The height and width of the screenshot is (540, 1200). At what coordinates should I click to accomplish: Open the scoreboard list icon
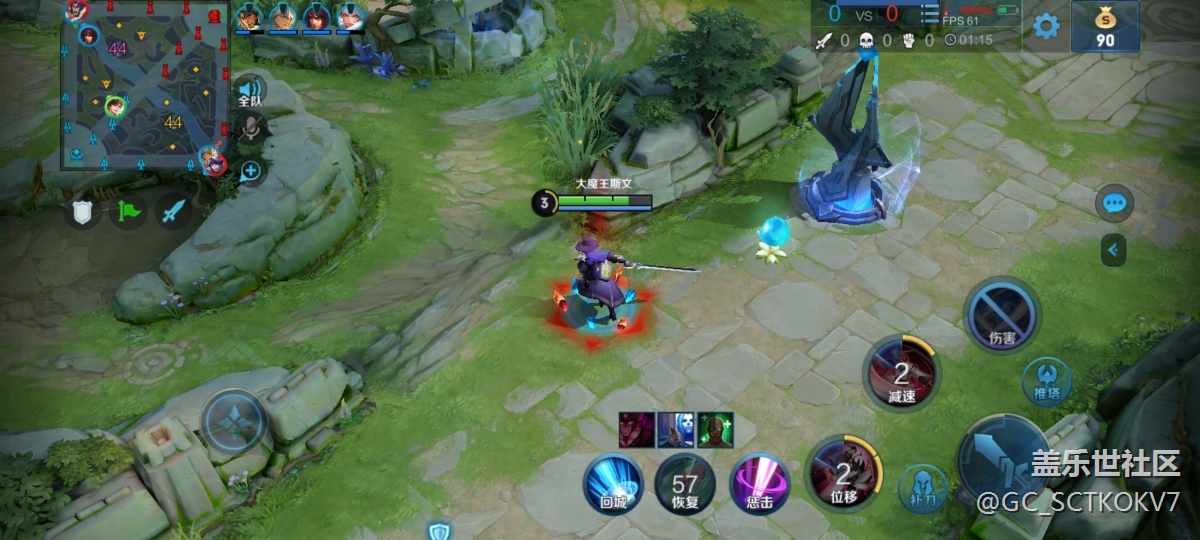pyautogui.click(x=929, y=14)
